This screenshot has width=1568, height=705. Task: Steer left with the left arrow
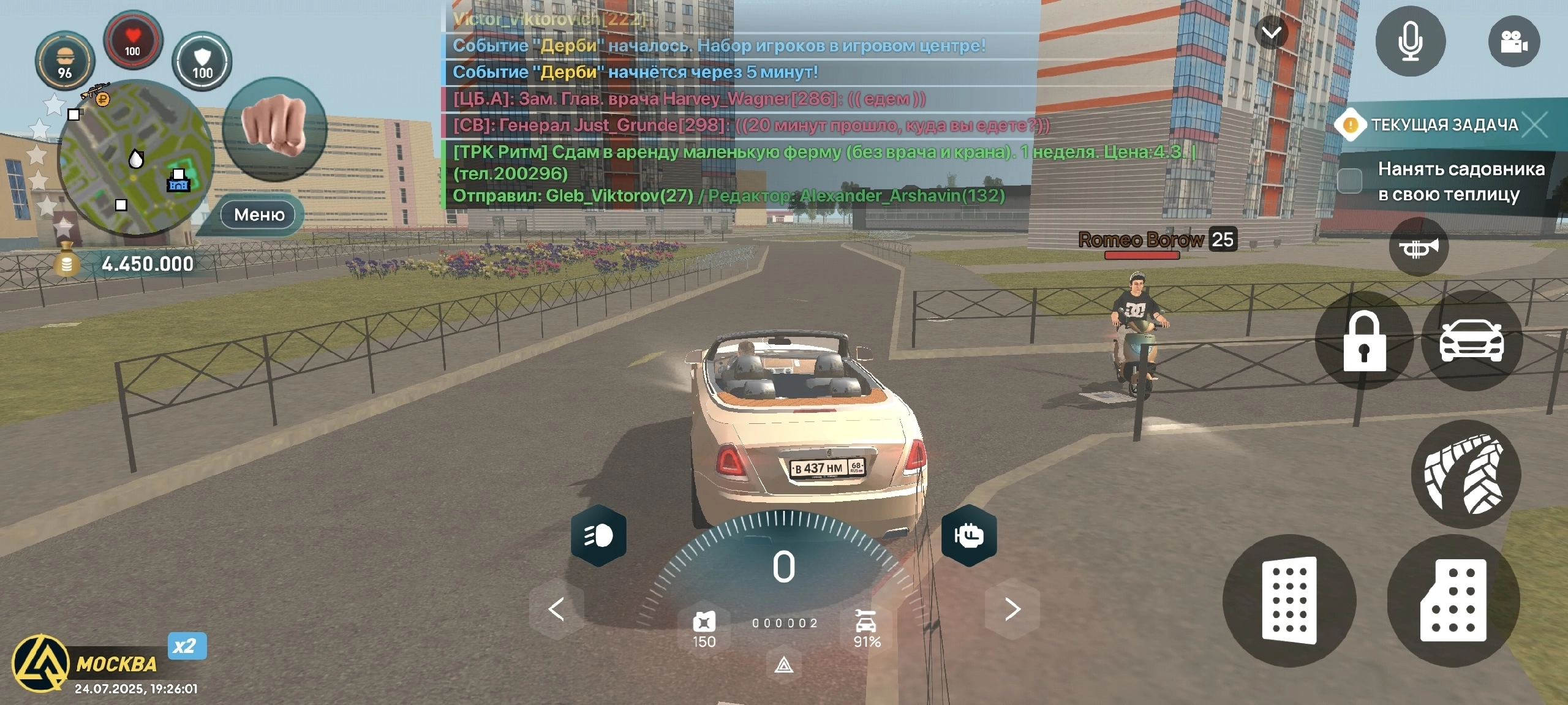pyautogui.click(x=556, y=609)
